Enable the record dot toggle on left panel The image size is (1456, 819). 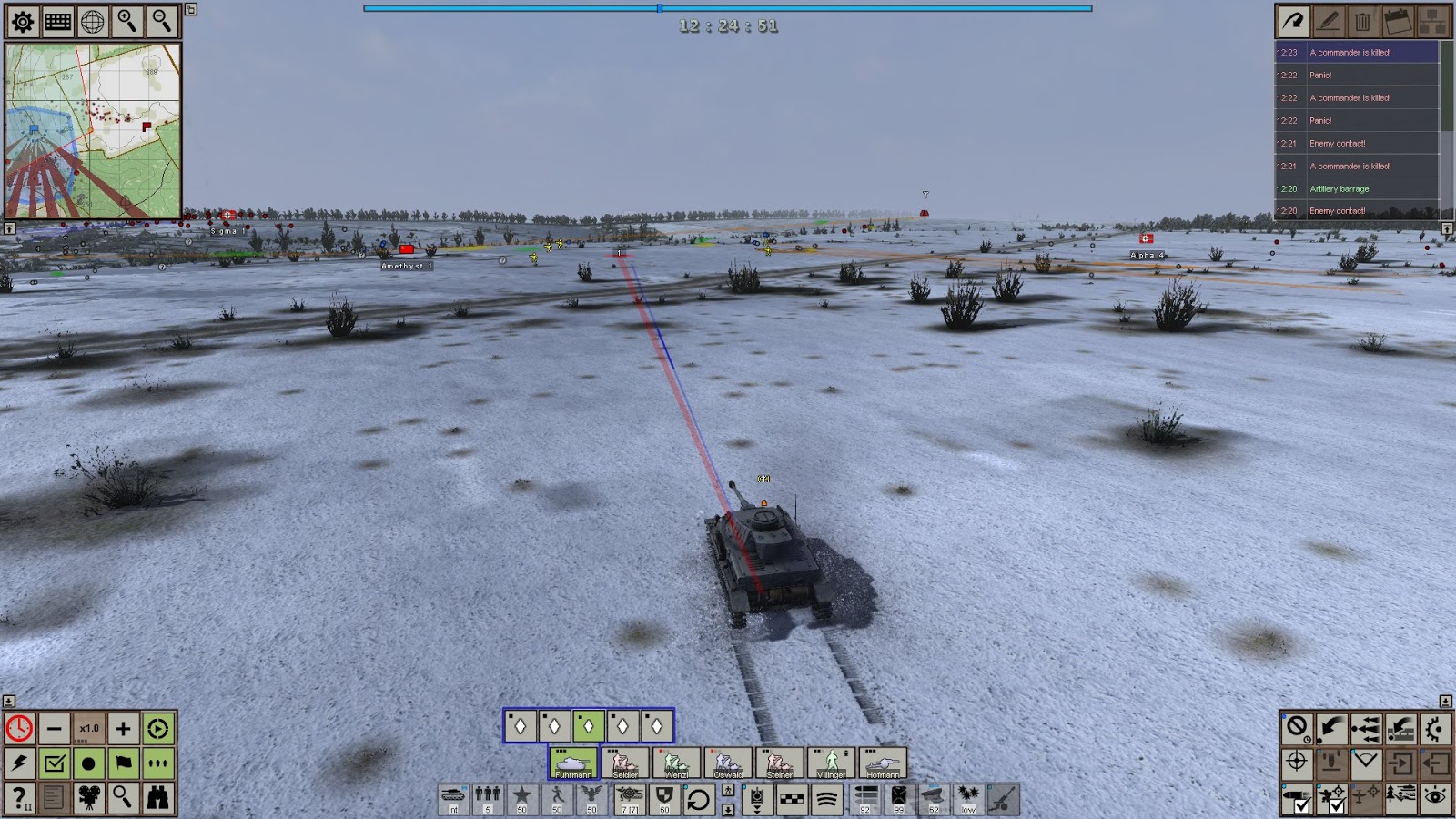[x=88, y=763]
